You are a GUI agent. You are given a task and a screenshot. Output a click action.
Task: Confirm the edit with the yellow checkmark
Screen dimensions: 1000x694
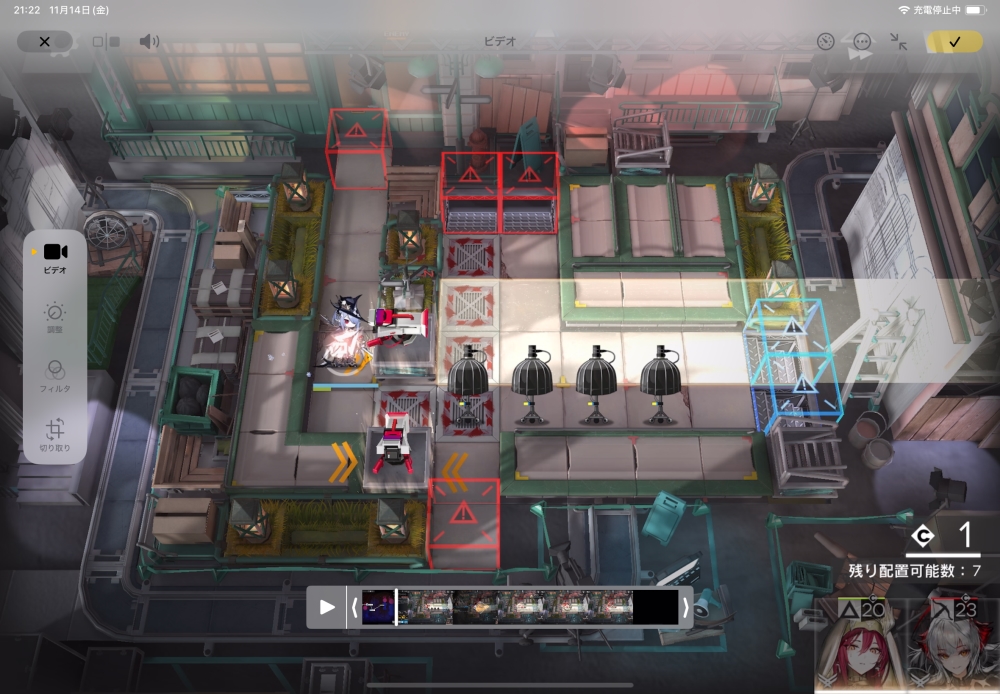[954, 42]
